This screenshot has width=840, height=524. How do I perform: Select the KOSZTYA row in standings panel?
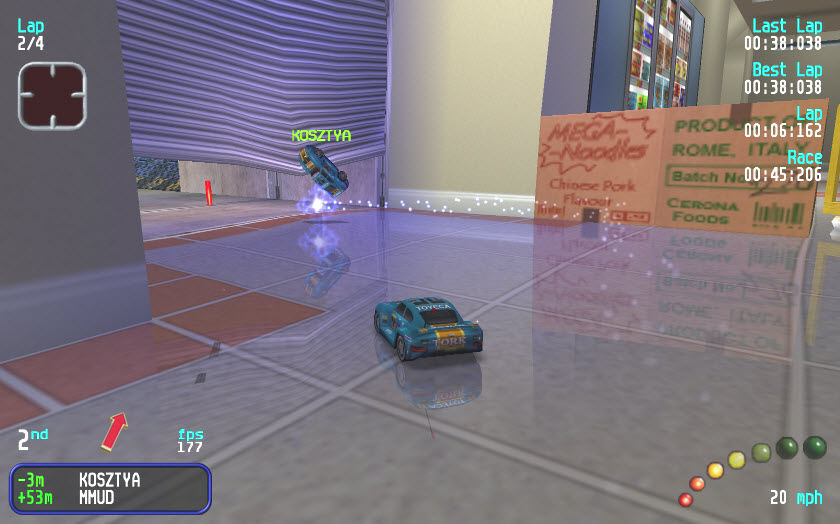(110, 480)
